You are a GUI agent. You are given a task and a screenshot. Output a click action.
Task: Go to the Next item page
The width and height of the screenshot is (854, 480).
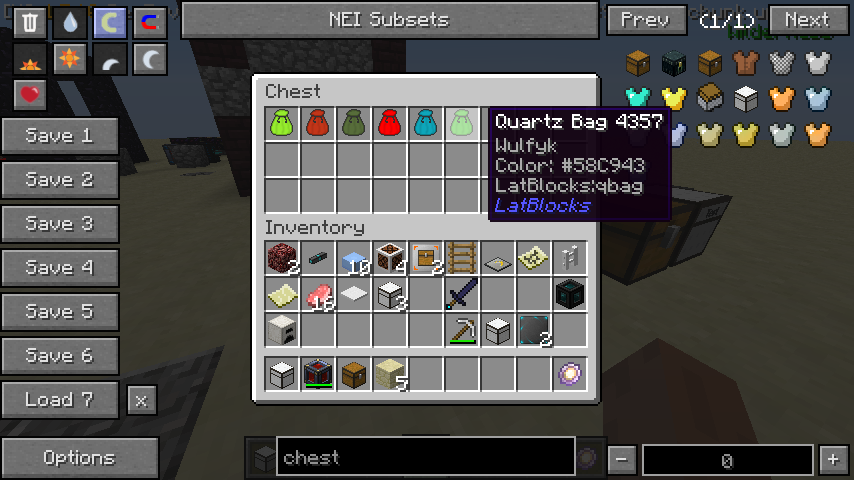(x=806, y=20)
